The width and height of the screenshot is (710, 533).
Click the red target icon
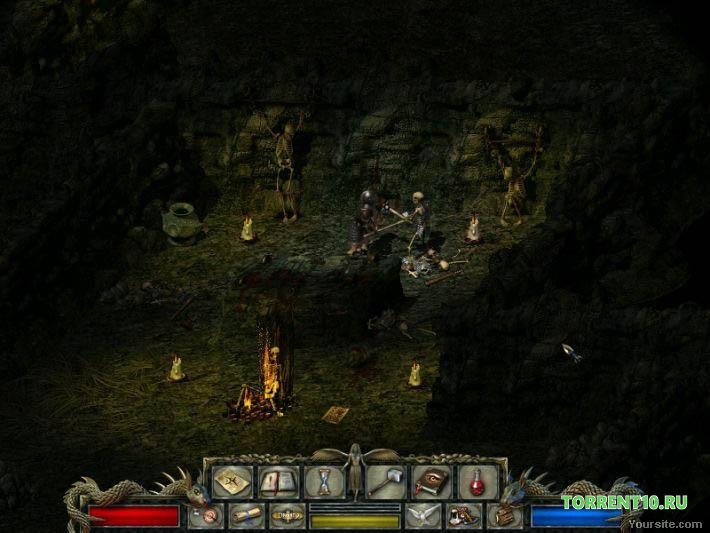point(205,516)
